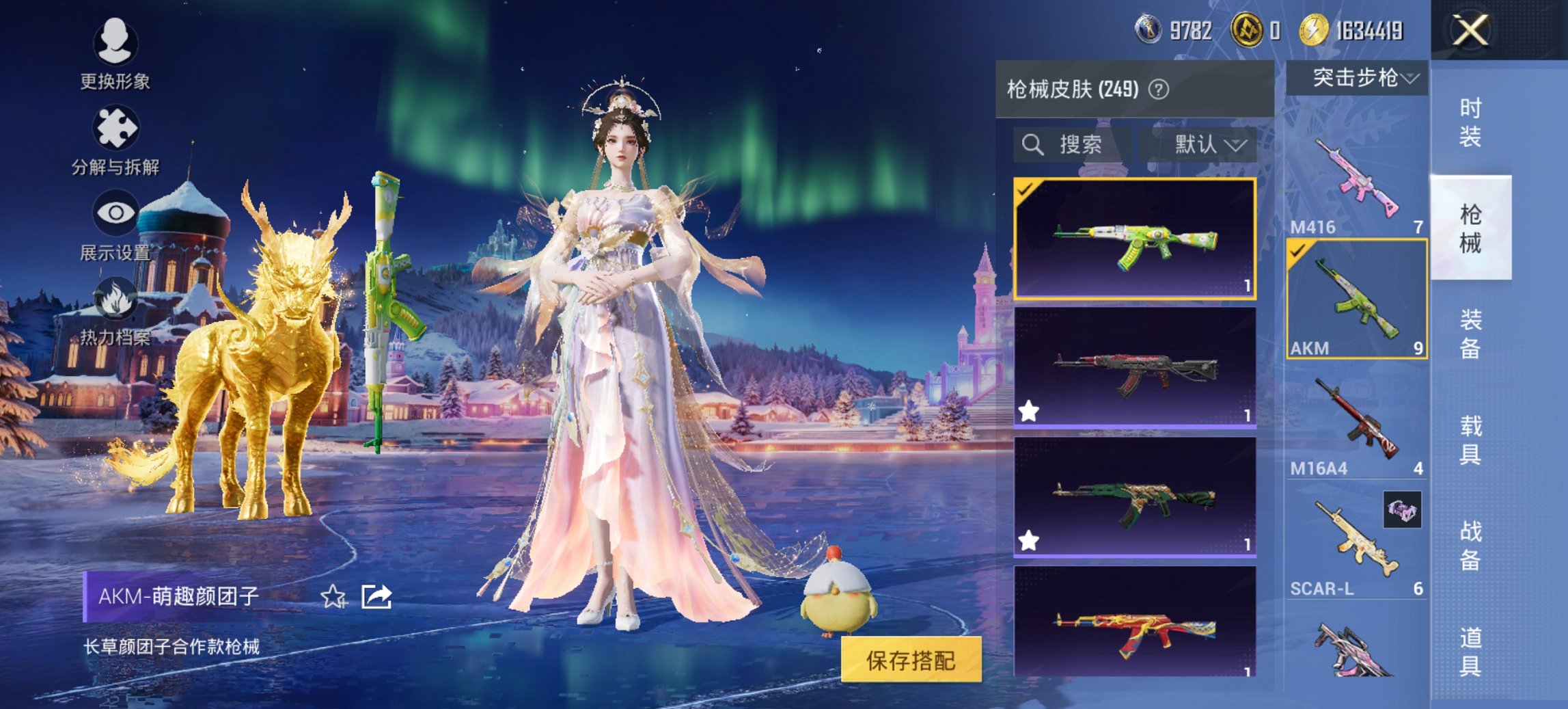Viewport: 1568px width, 709px height.
Task: Open the 默认 sorting dropdown
Action: tap(1211, 145)
